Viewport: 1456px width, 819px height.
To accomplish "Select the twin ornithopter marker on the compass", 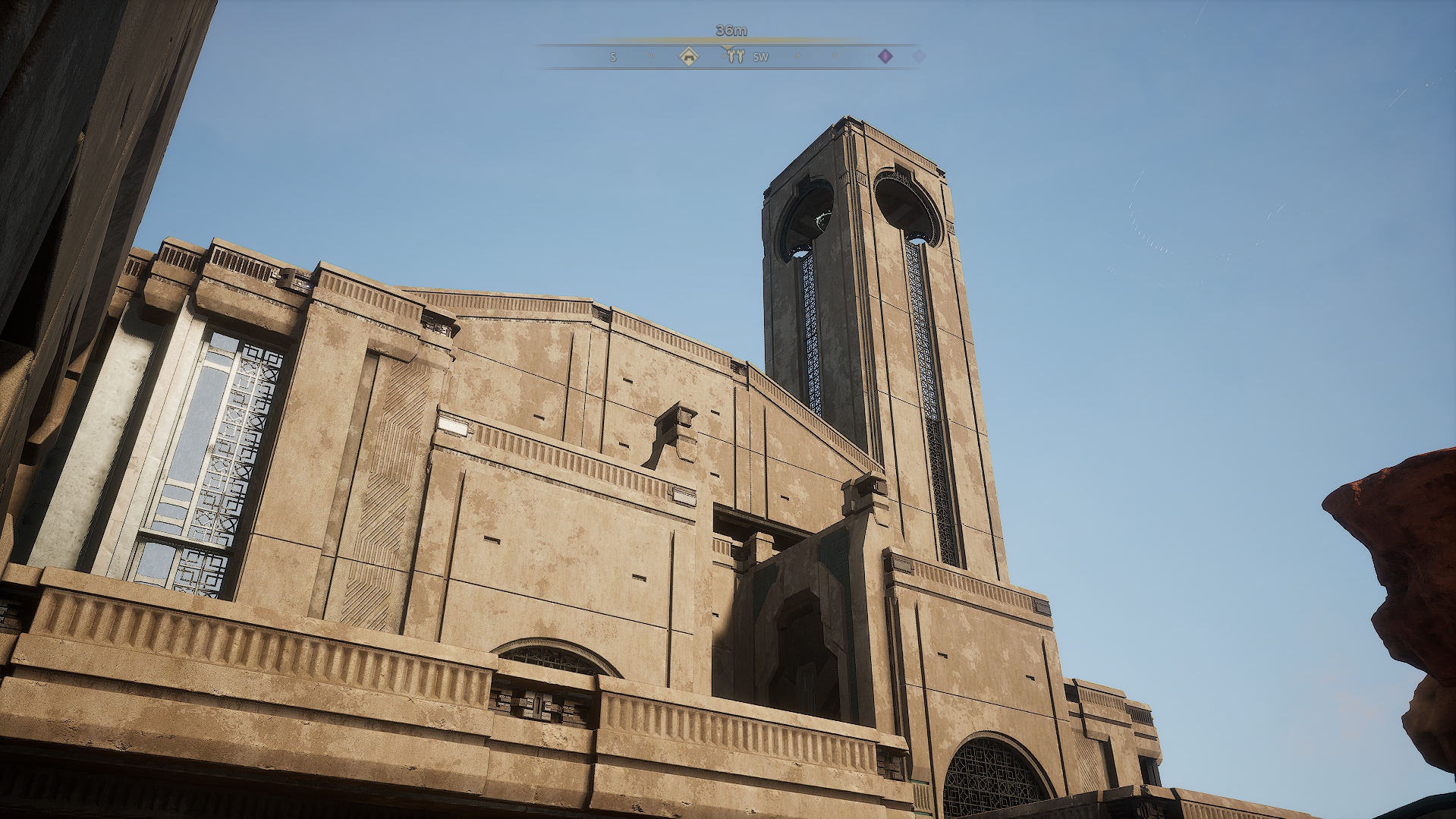I will (x=734, y=56).
